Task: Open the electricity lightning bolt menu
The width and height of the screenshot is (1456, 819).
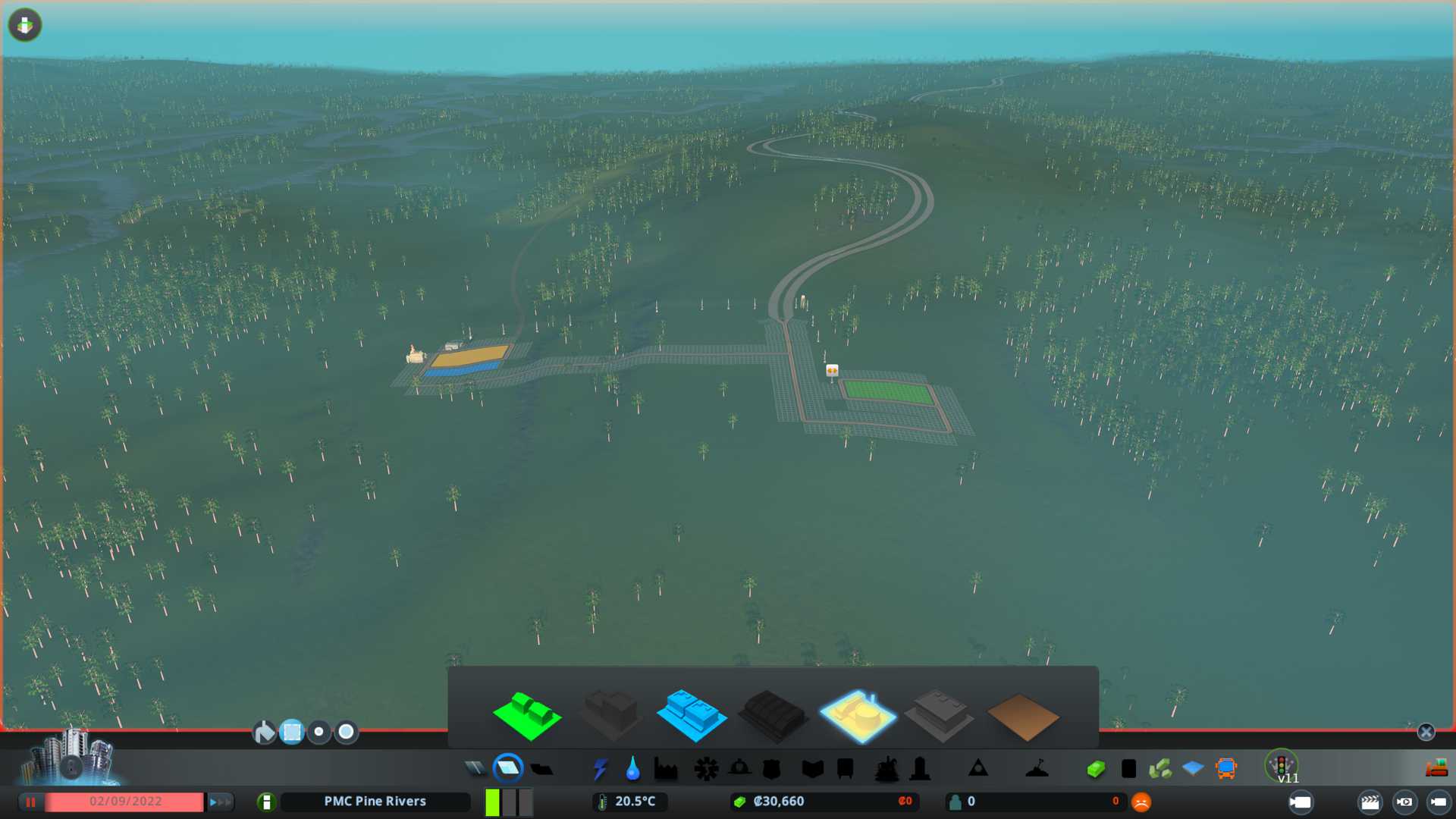Action: pyautogui.click(x=600, y=769)
